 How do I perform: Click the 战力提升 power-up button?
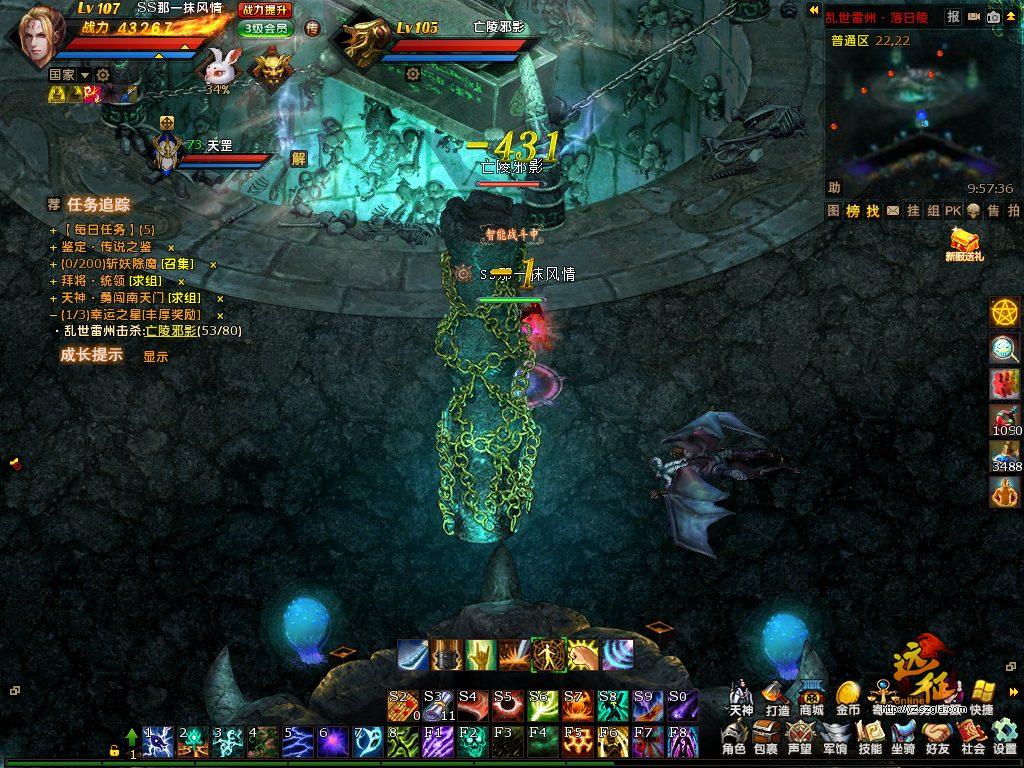click(x=265, y=9)
